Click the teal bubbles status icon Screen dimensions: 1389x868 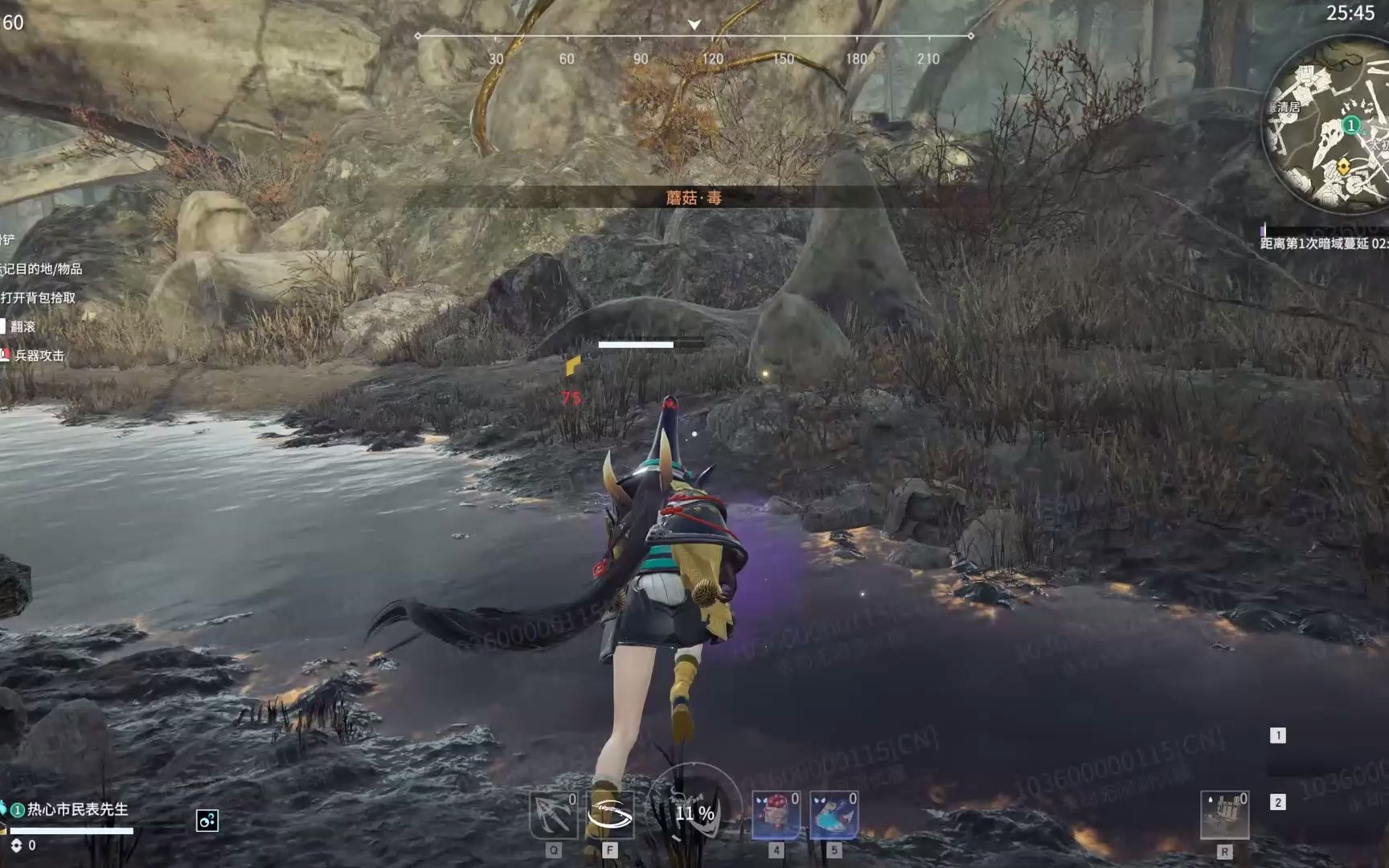click(207, 821)
